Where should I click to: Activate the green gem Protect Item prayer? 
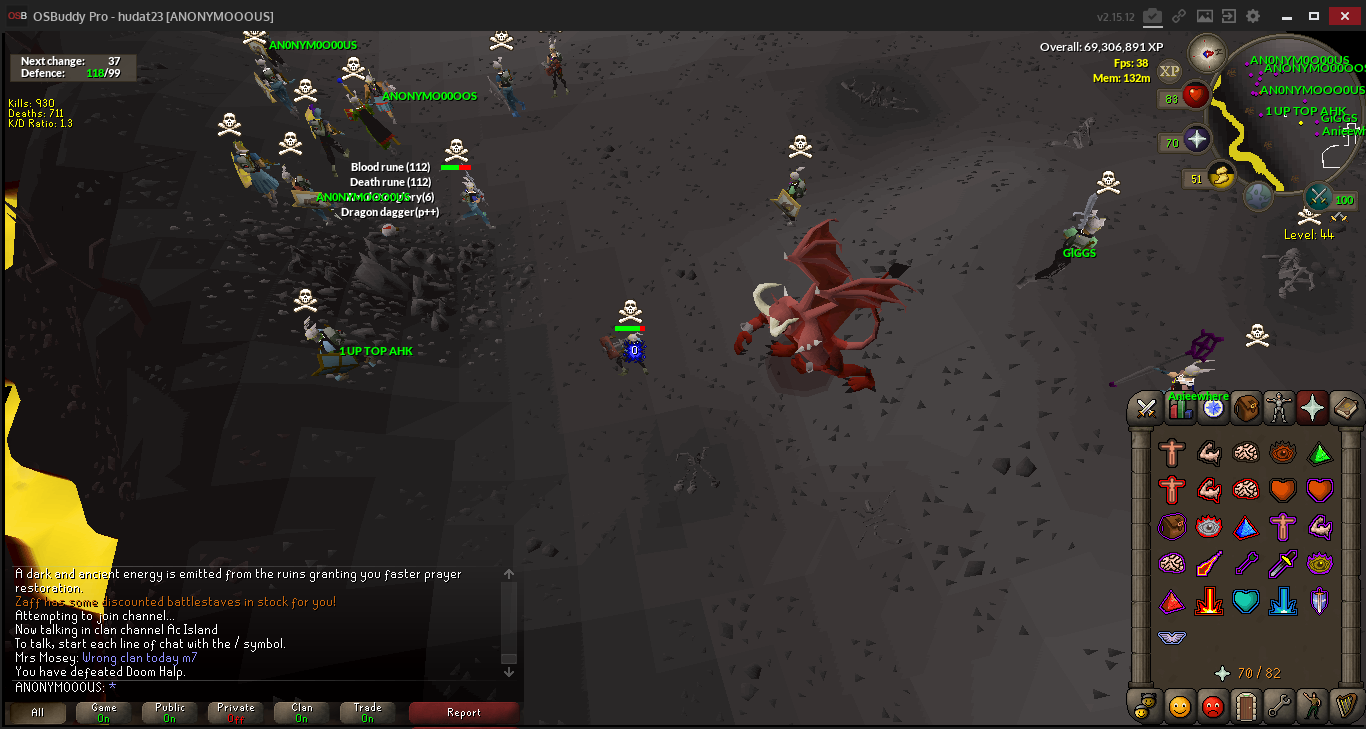tap(1320, 454)
